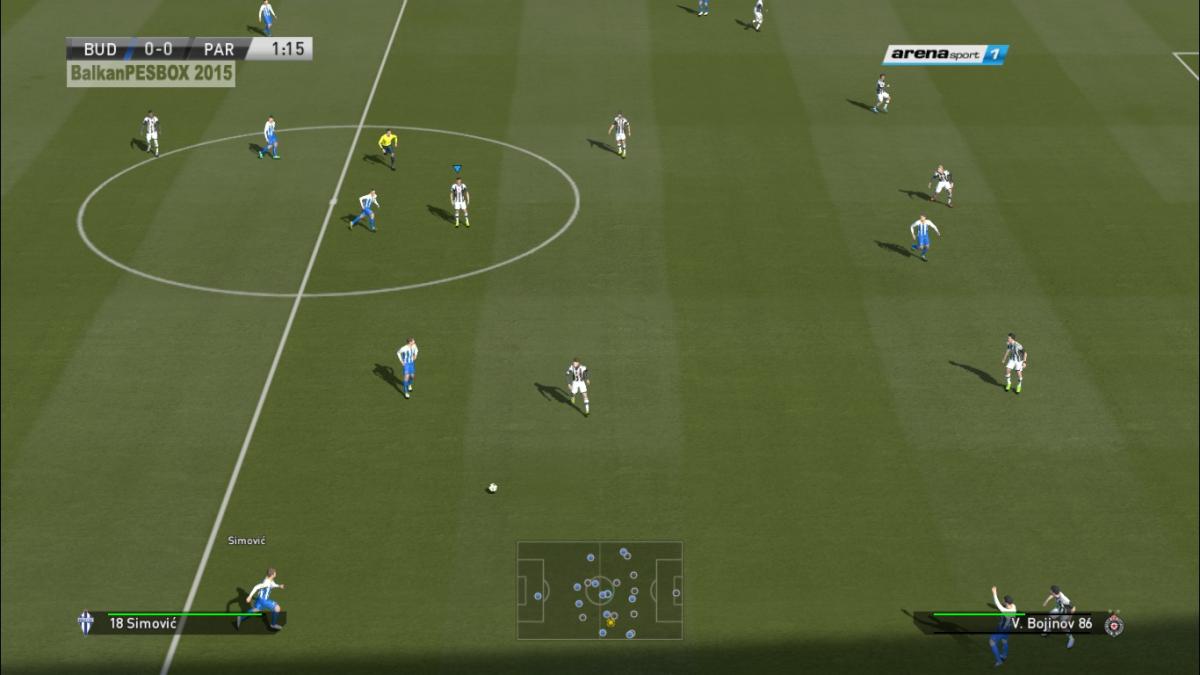Click the Partizan club crest icon
The image size is (1200, 675).
click(1114, 624)
